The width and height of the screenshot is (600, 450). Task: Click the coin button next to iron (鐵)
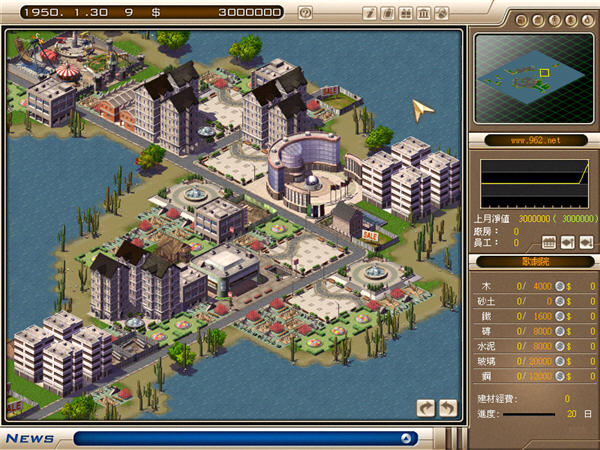coord(560,315)
